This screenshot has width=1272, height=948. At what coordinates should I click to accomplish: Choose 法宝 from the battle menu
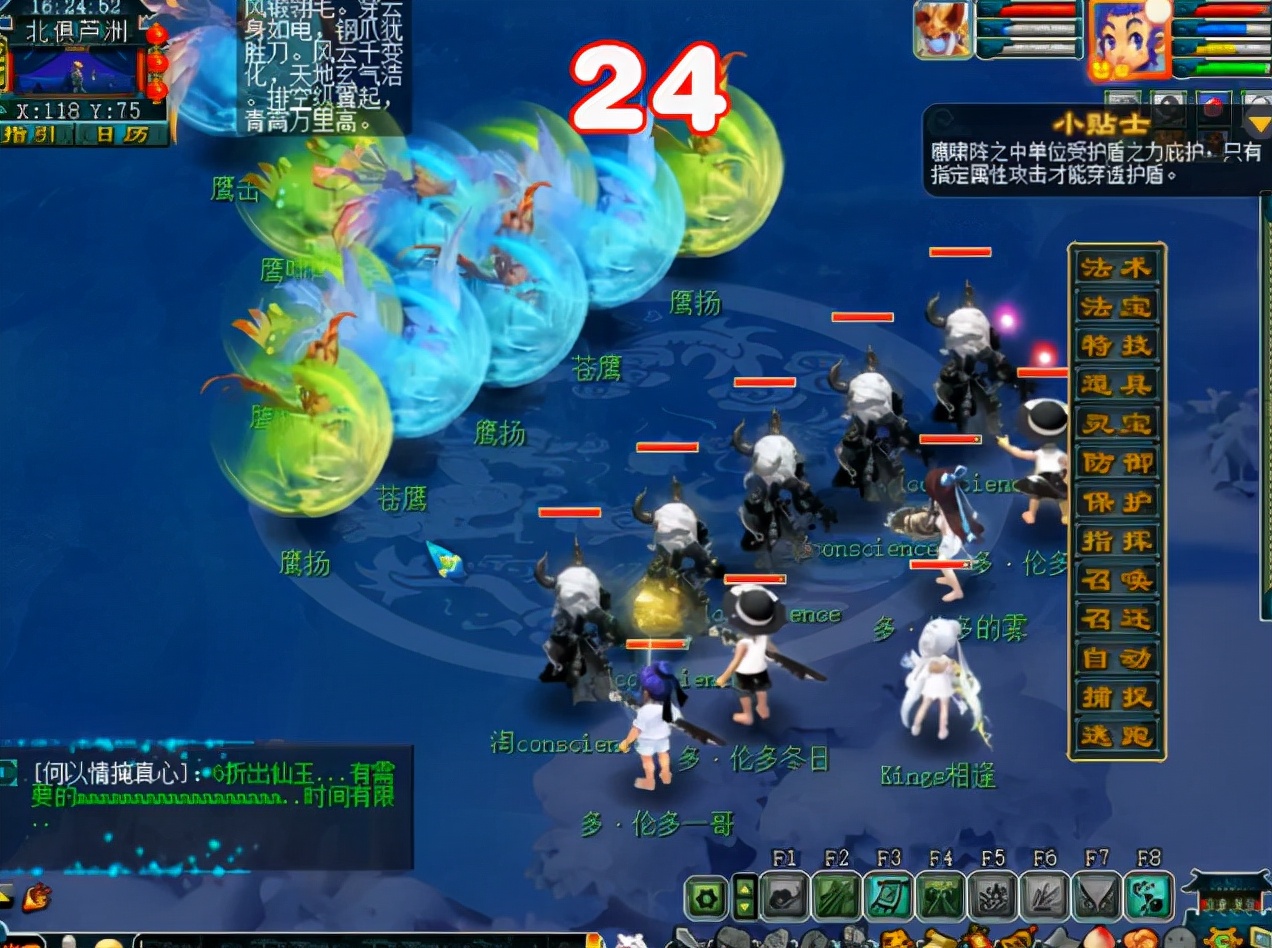pos(1116,307)
